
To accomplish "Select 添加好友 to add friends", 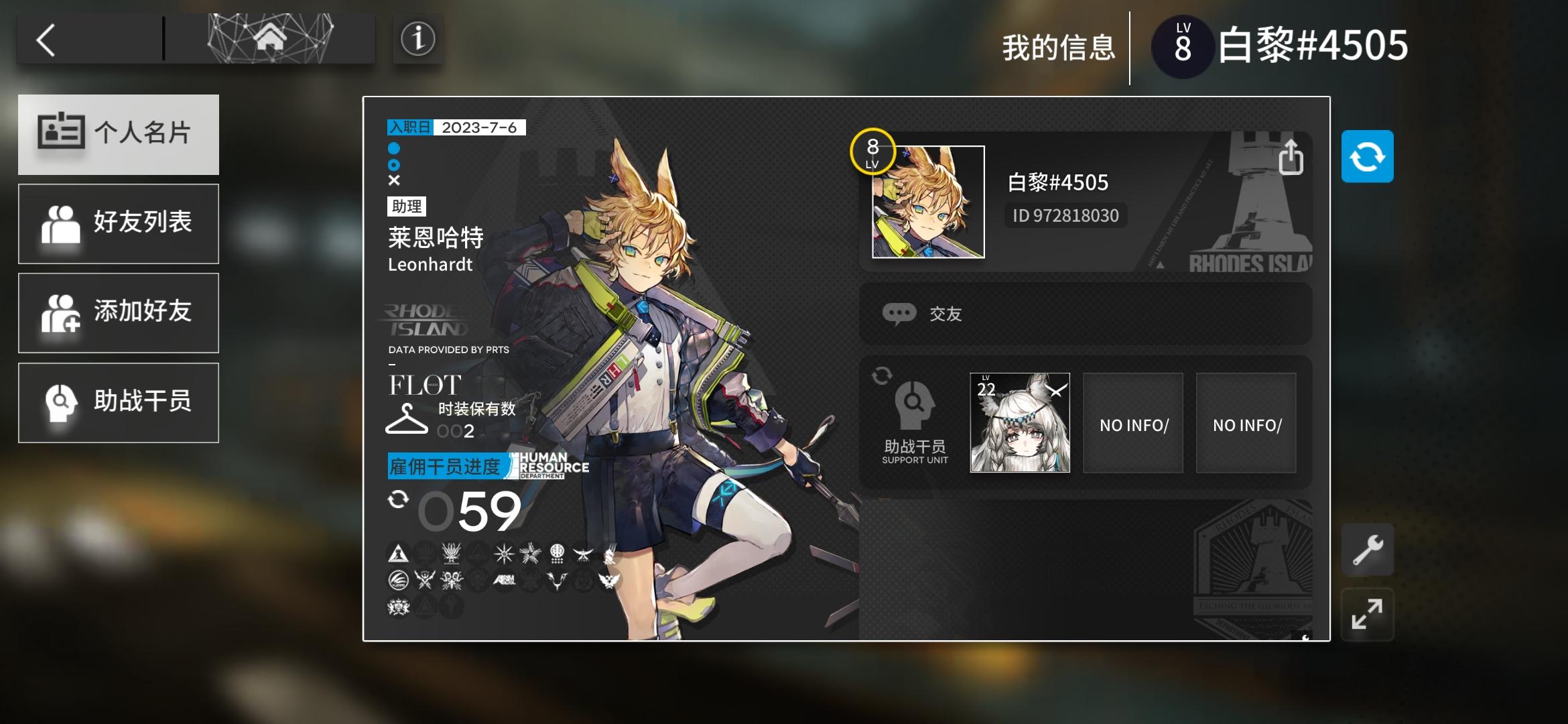I will coord(119,312).
